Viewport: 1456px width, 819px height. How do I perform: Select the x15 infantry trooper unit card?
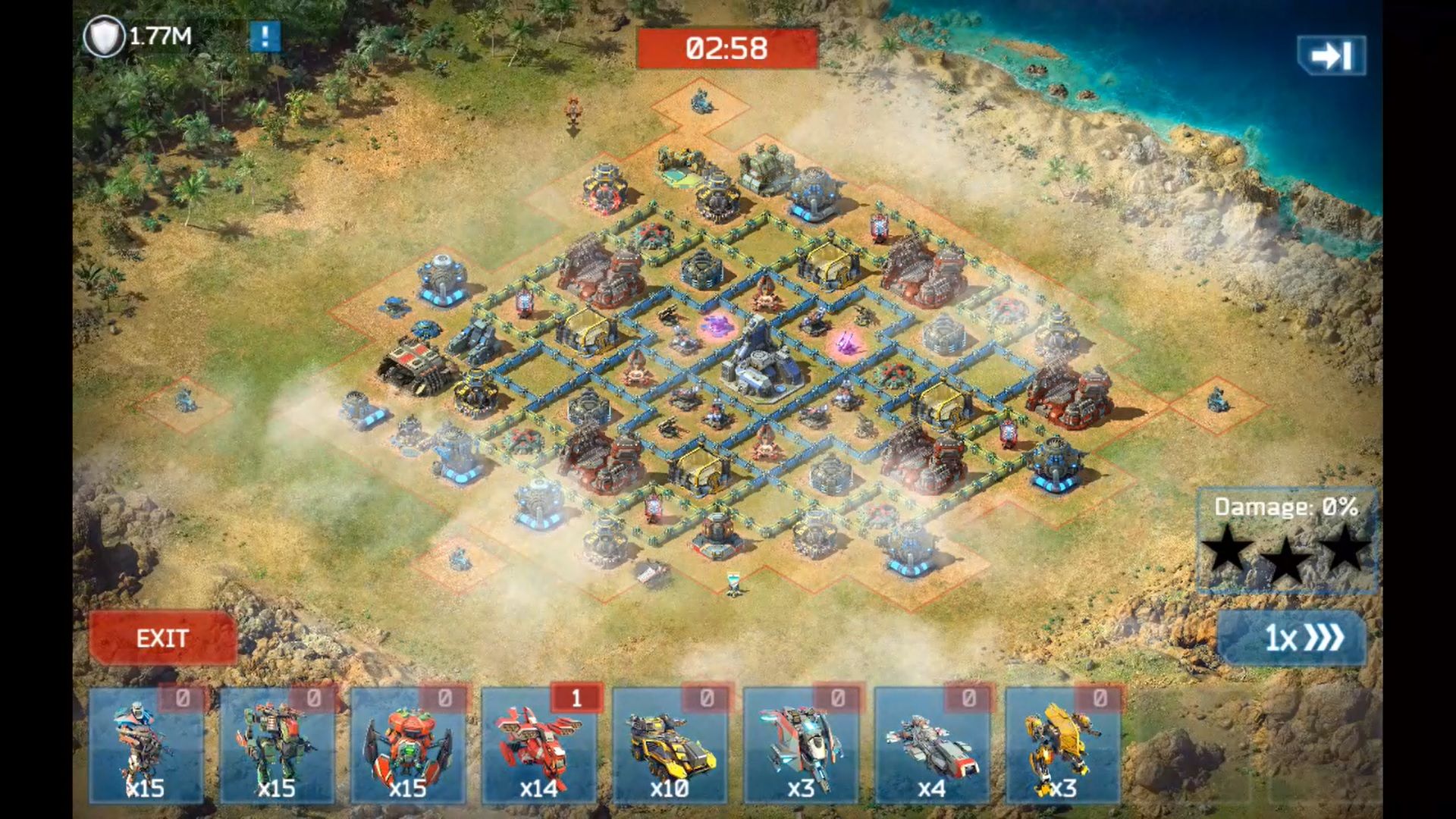pos(146,745)
